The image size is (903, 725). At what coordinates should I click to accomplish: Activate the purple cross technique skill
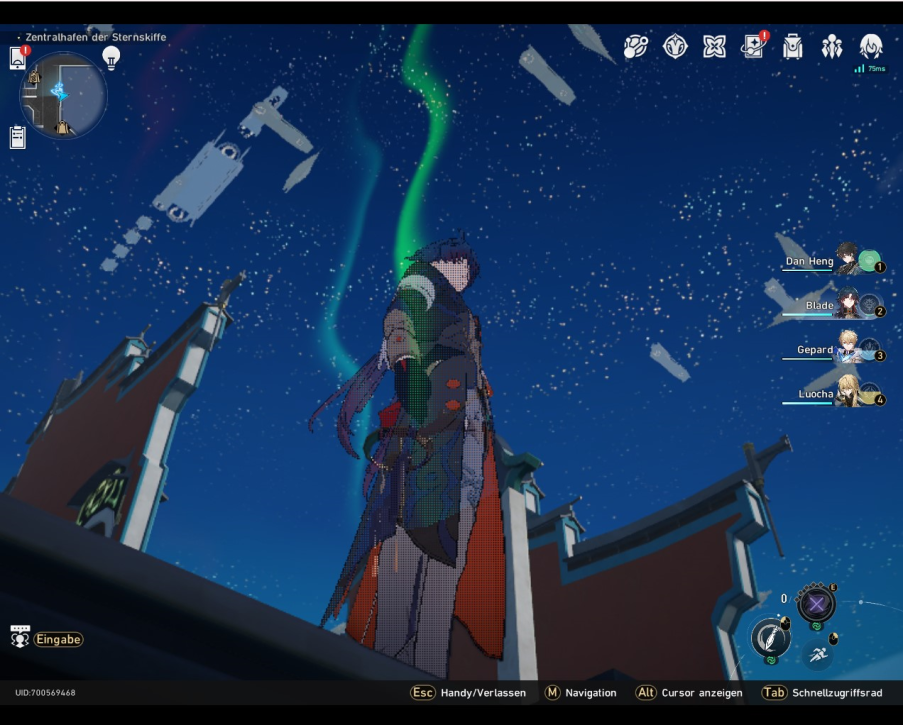pos(817,604)
